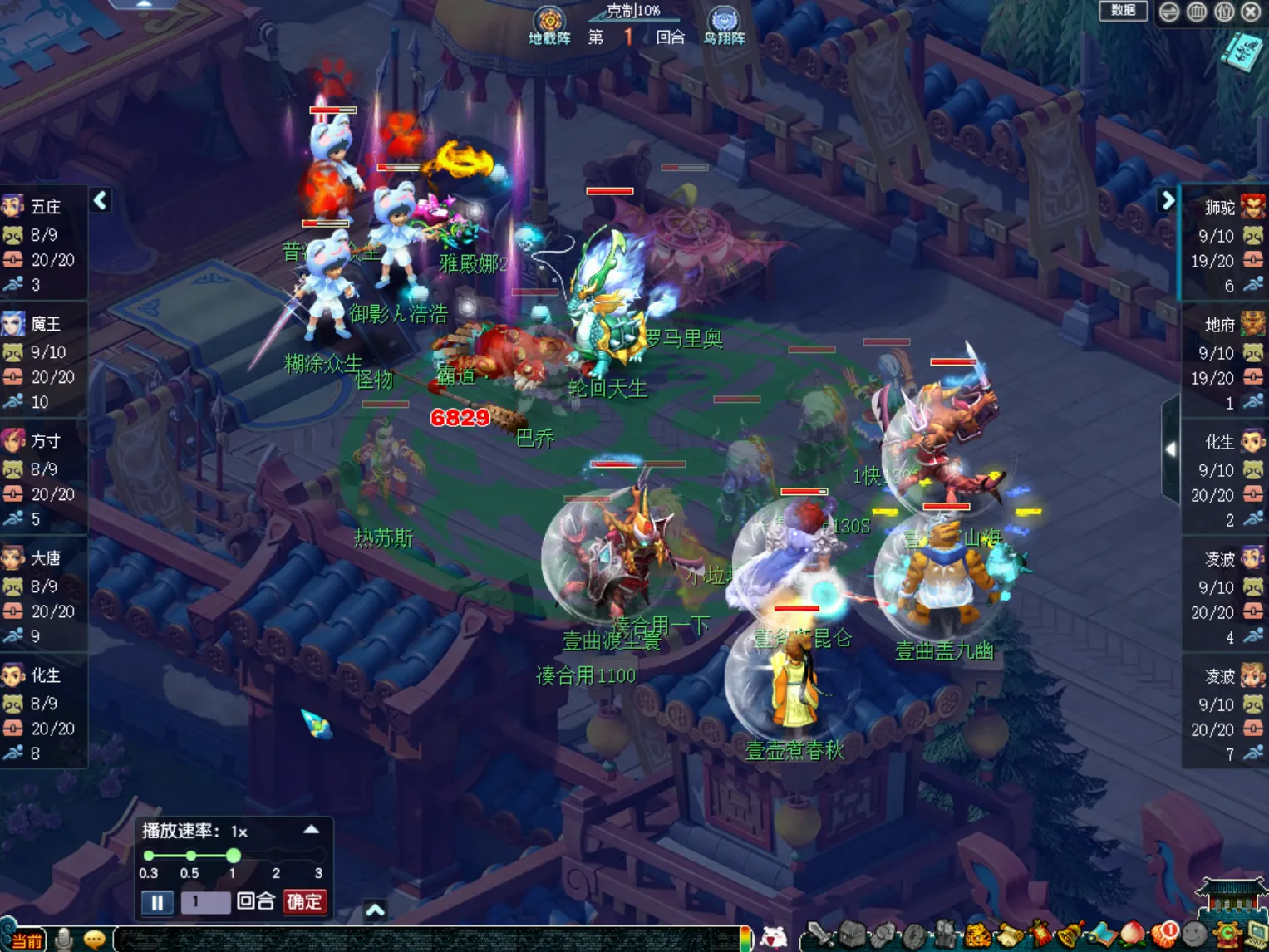Toggle the 位 position display button
Image resolution: width=1269 pixels, height=952 pixels.
(1224, 12)
